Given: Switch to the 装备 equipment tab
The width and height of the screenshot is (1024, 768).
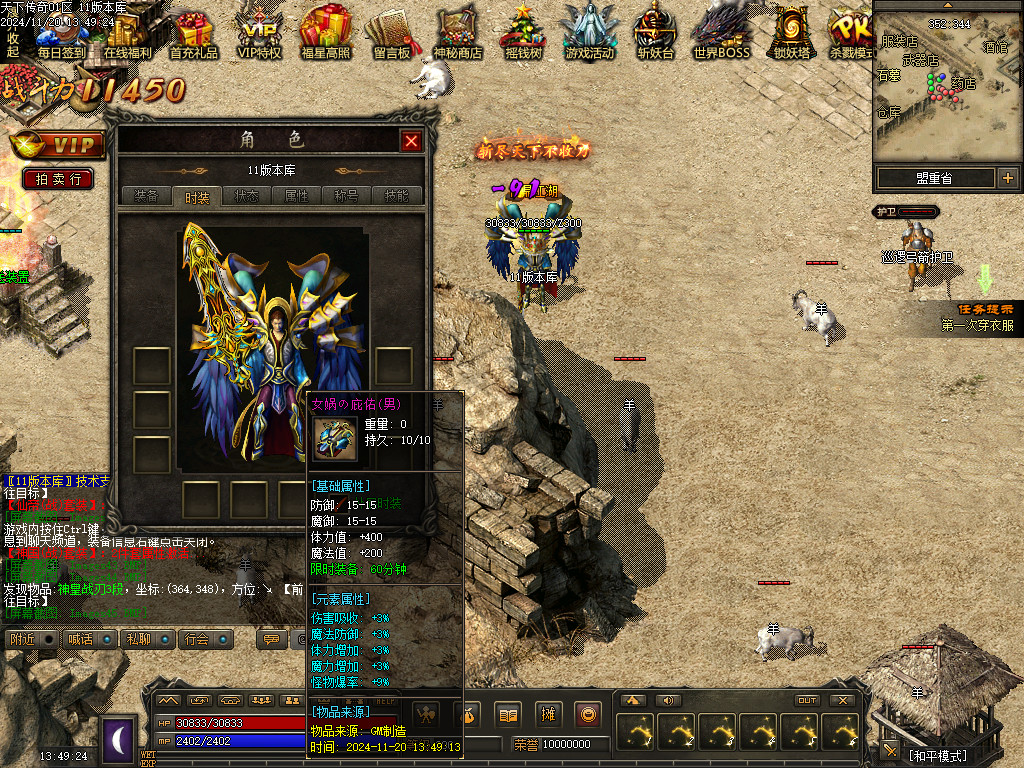Looking at the screenshot, I should (146, 196).
